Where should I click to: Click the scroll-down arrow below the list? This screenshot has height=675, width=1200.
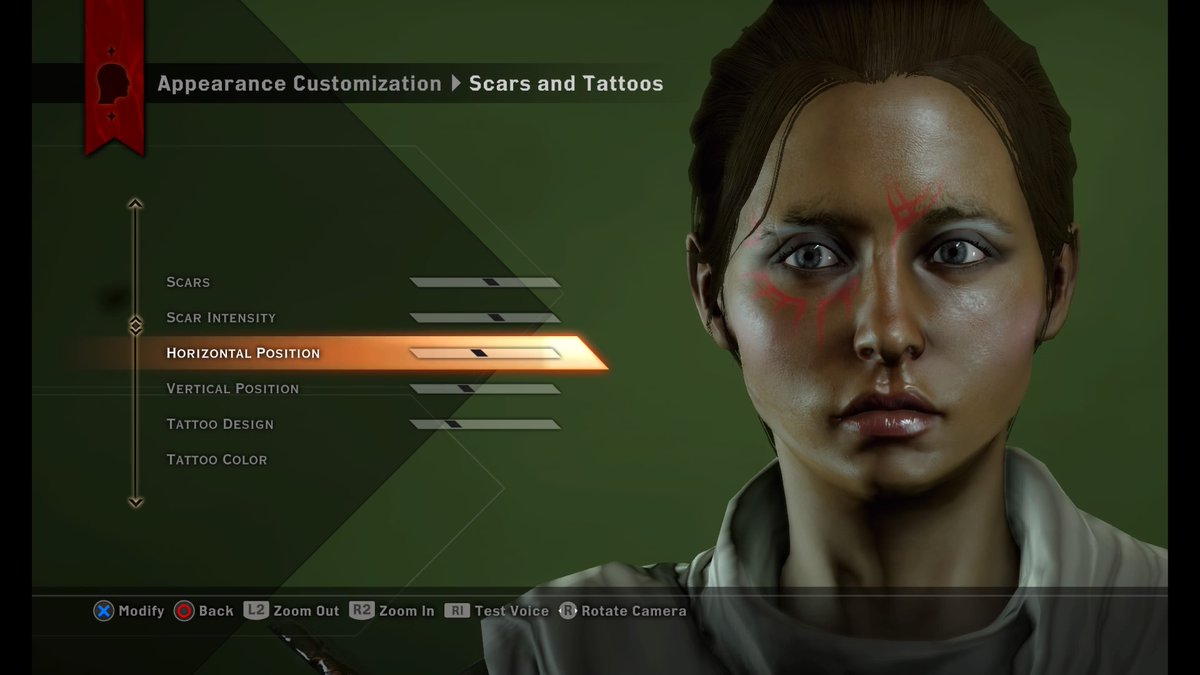coord(136,502)
